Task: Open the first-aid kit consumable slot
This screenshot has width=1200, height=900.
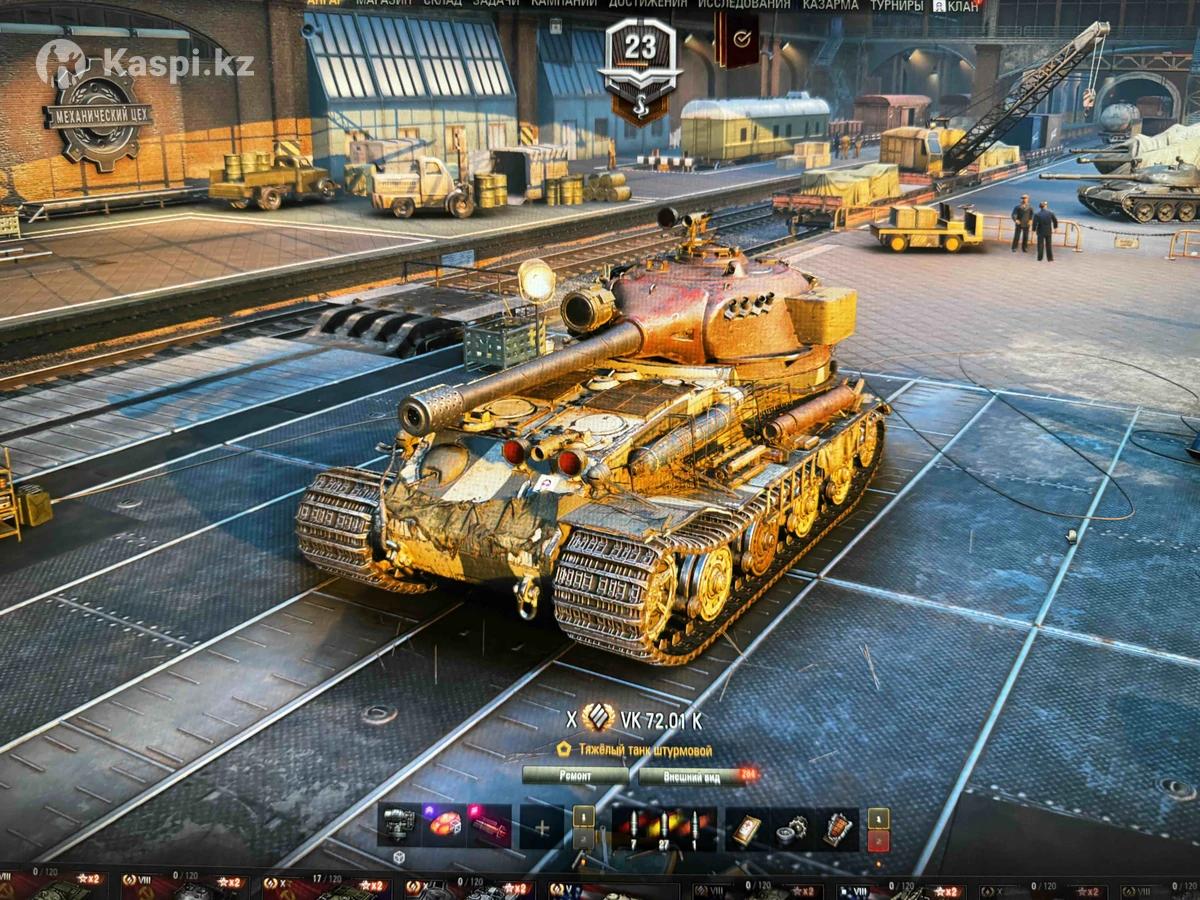Action: [x=747, y=828]
